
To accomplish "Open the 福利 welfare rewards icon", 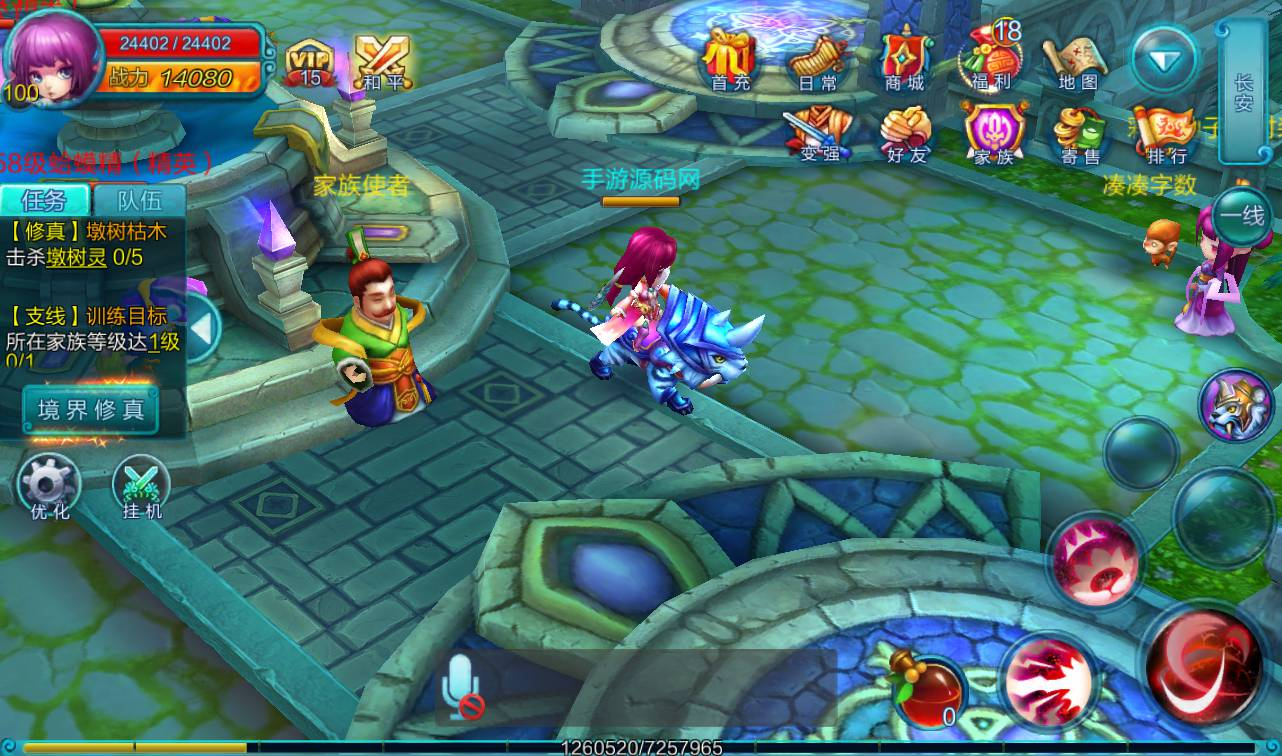I will pos(990,58).
